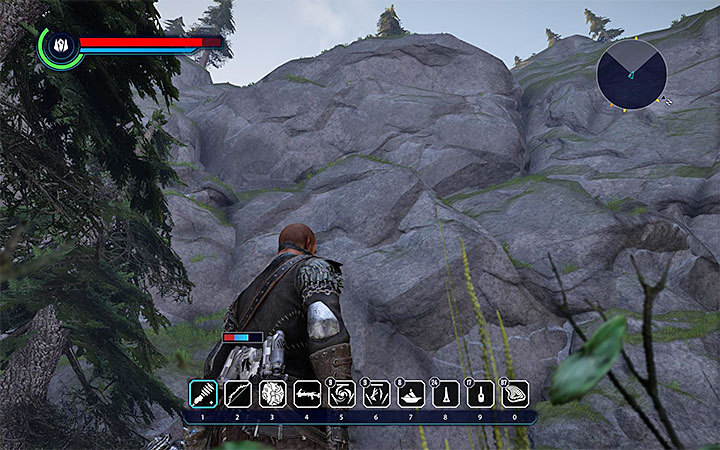Drink the bottle potion in slot 9
This screenshot has height=450, width=720.
pos(480,394)
